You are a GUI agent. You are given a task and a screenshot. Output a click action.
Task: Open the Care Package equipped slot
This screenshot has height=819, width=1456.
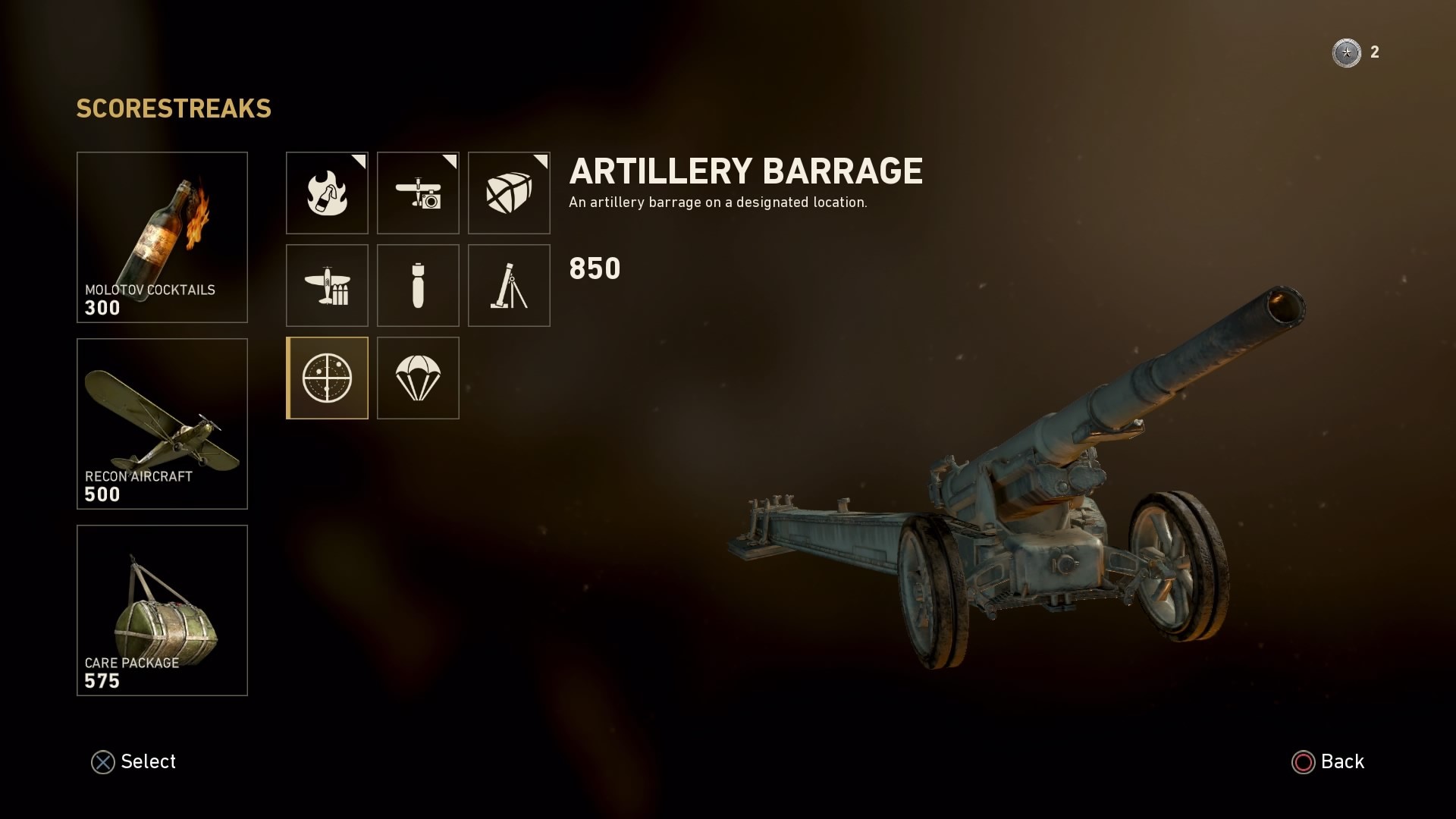click(x=162, y=610)
